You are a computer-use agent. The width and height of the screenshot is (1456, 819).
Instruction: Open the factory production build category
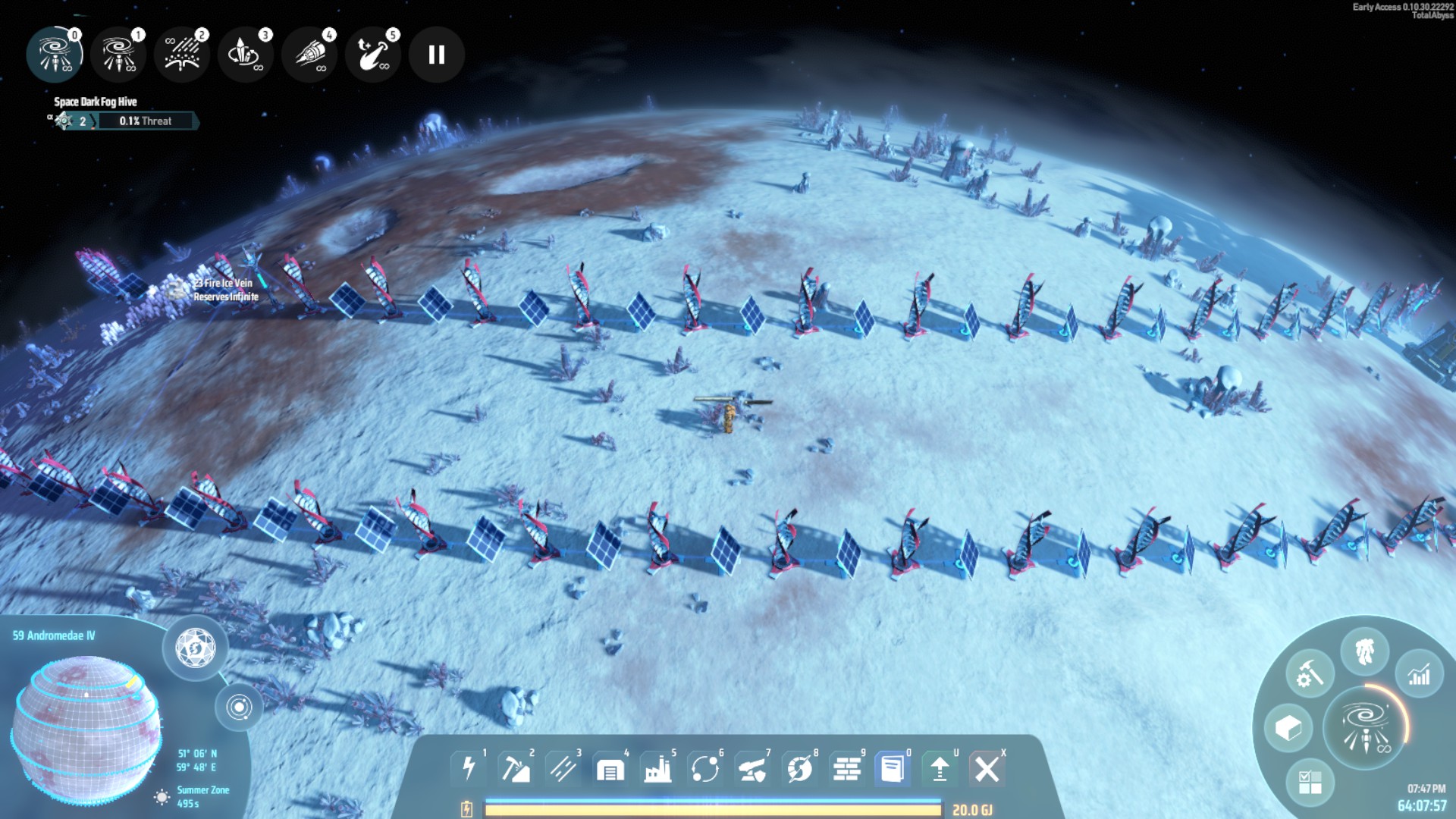click(x=657, y=769)
